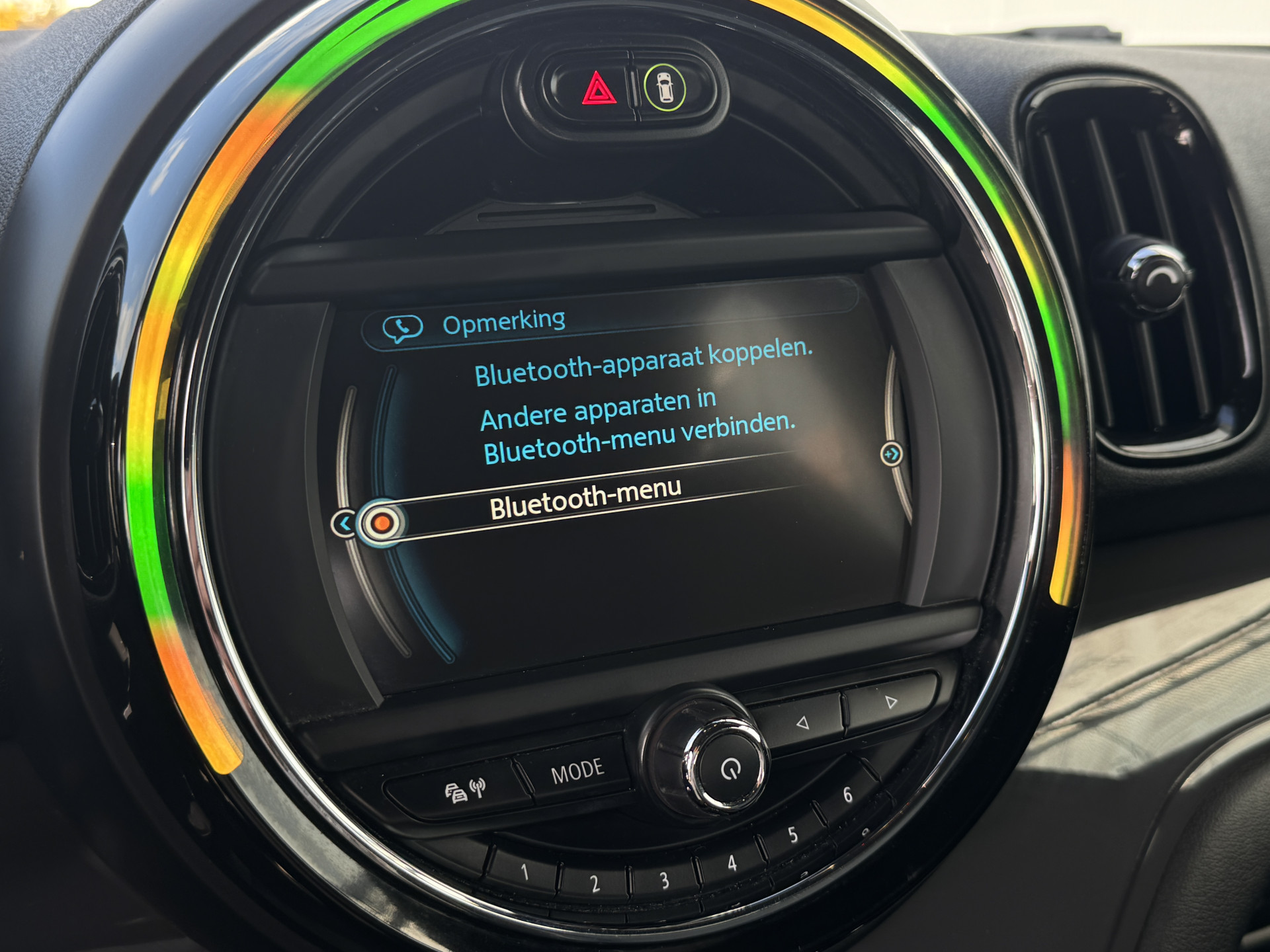Click the left-pointing skip triangle button
Image resolution: width=1270 pixels, height=952 pixels.
tap(802, 723)
